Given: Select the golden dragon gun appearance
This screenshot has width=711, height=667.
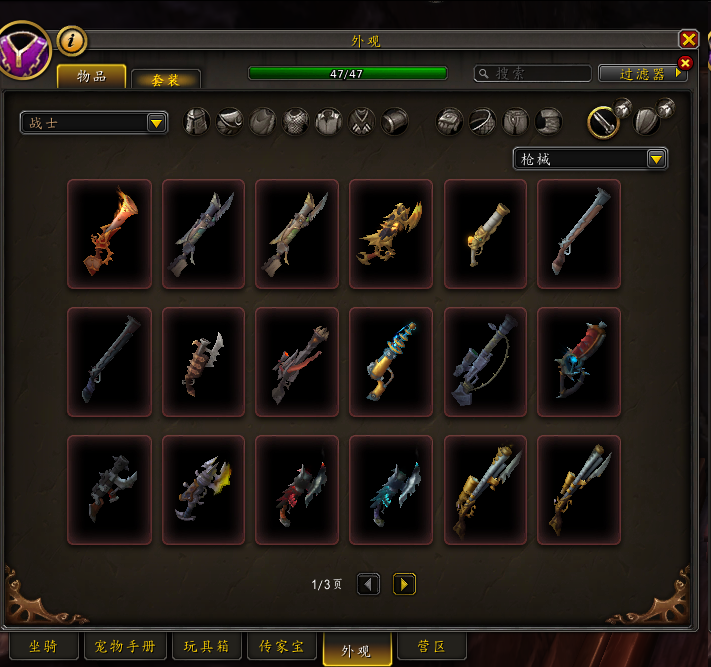Looking at the screenshot, I should point(391,234).
